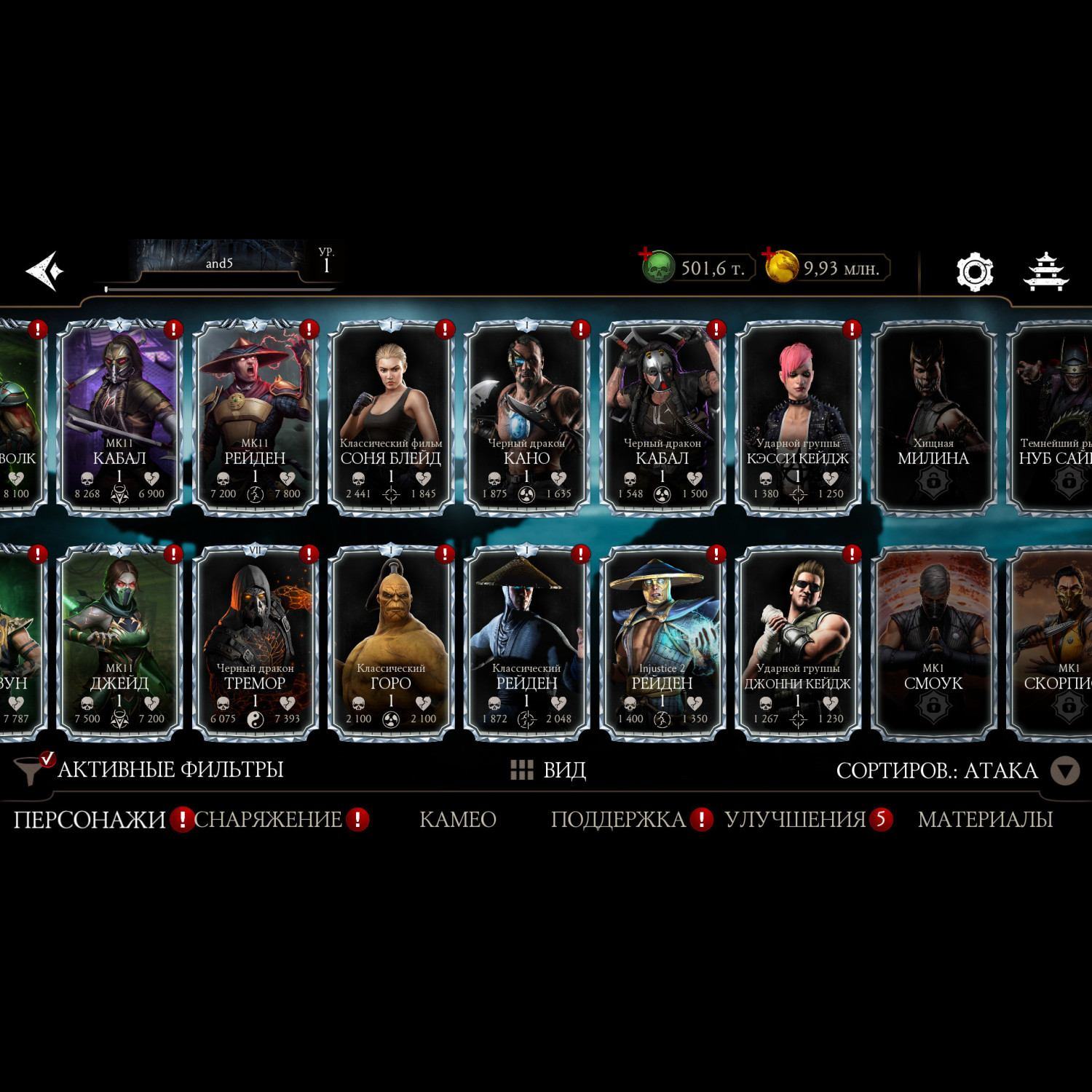The width and height of the screenshot is (1092, 1092).
Task: Open the gear settings menu
Action: 974,272
